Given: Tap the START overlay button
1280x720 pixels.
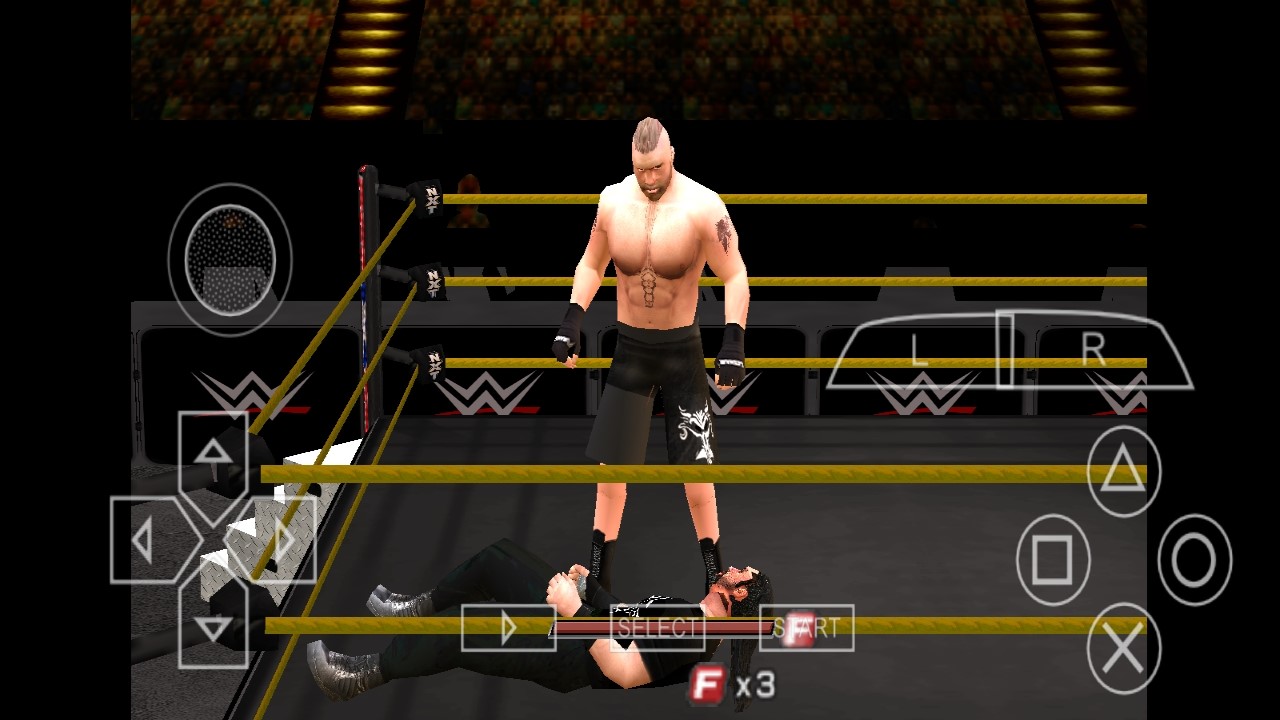Looking at the screenshot, I should point(807,628).
